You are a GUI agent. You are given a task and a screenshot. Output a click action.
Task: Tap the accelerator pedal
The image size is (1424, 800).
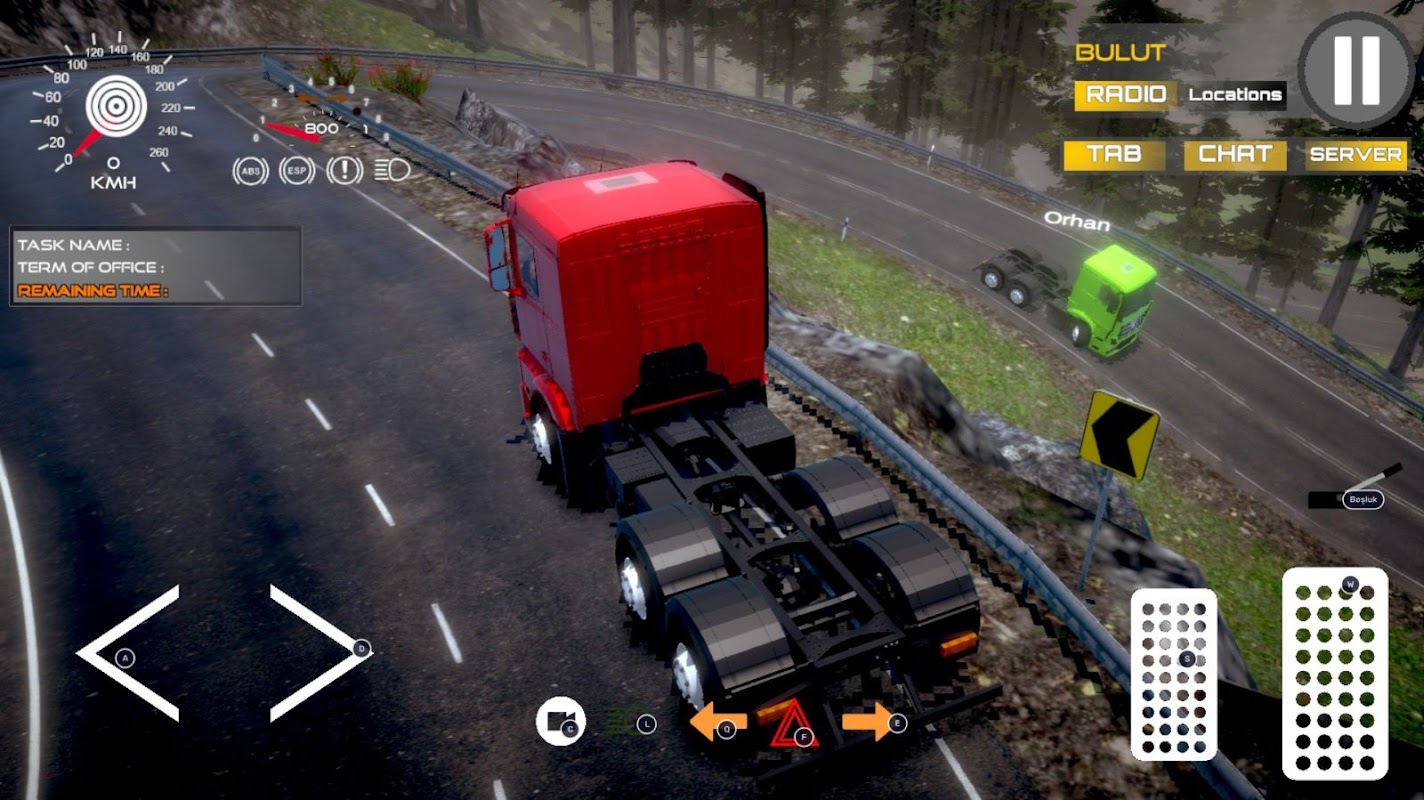coord(1335,673)
